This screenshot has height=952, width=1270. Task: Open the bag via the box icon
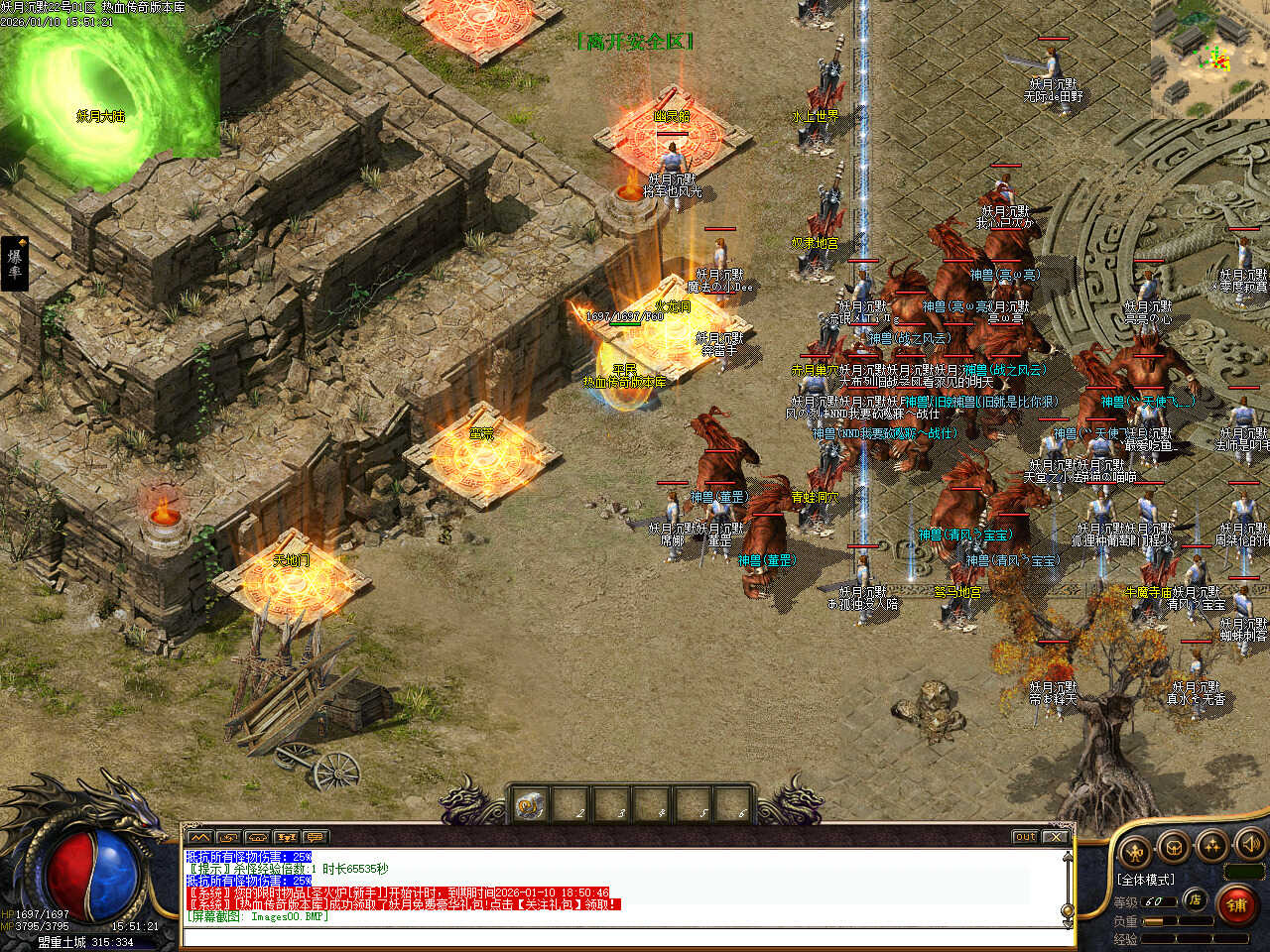tap(1174, 848)
